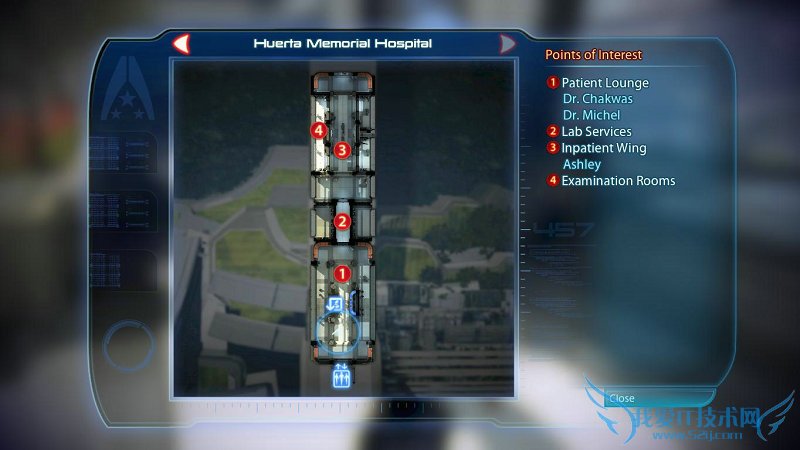Click map marker 4 on the hospital map
The height and width of the screenshot is (450, 800).
pos(318,131)
